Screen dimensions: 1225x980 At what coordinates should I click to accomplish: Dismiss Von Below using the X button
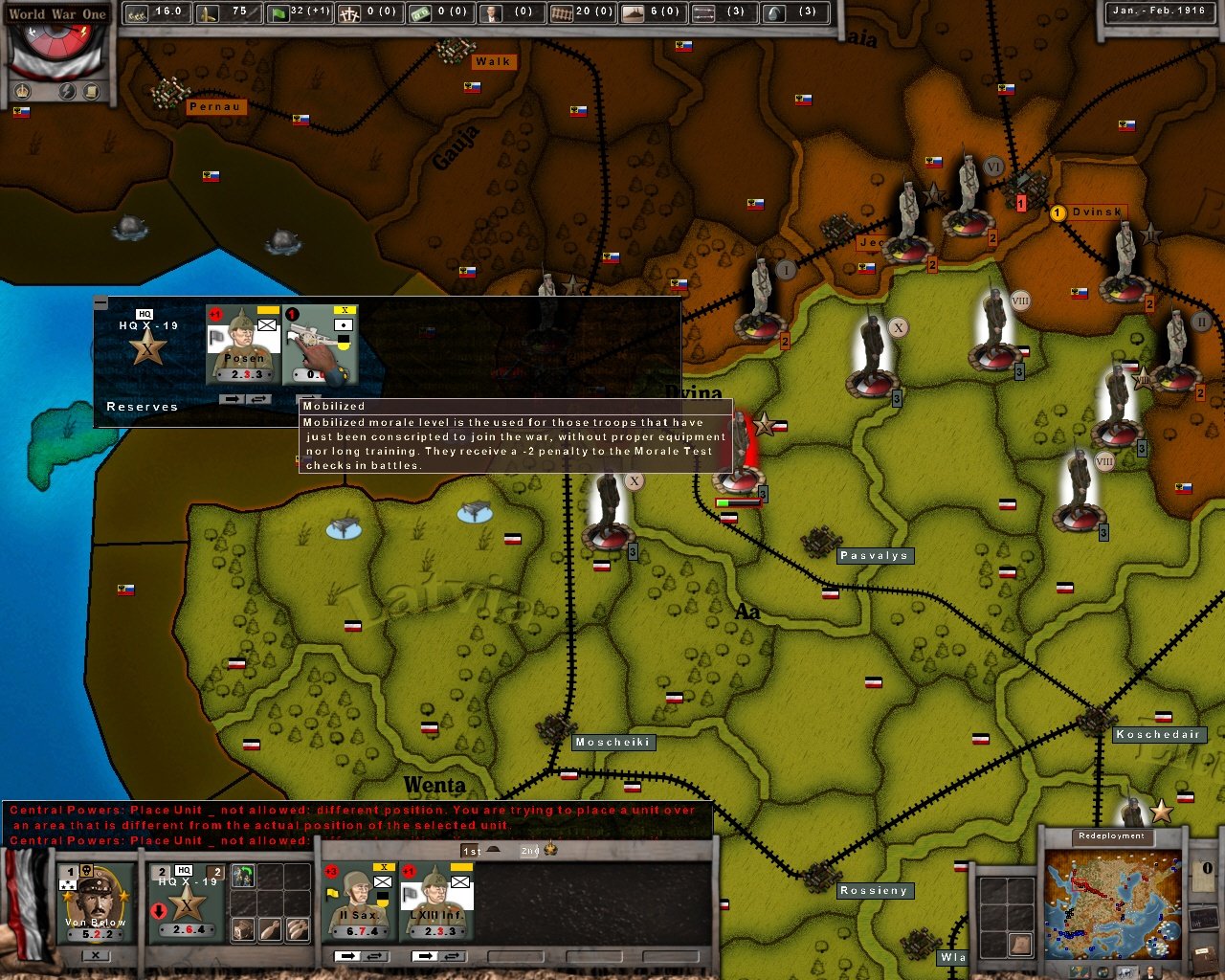click(x=96, y=956)
